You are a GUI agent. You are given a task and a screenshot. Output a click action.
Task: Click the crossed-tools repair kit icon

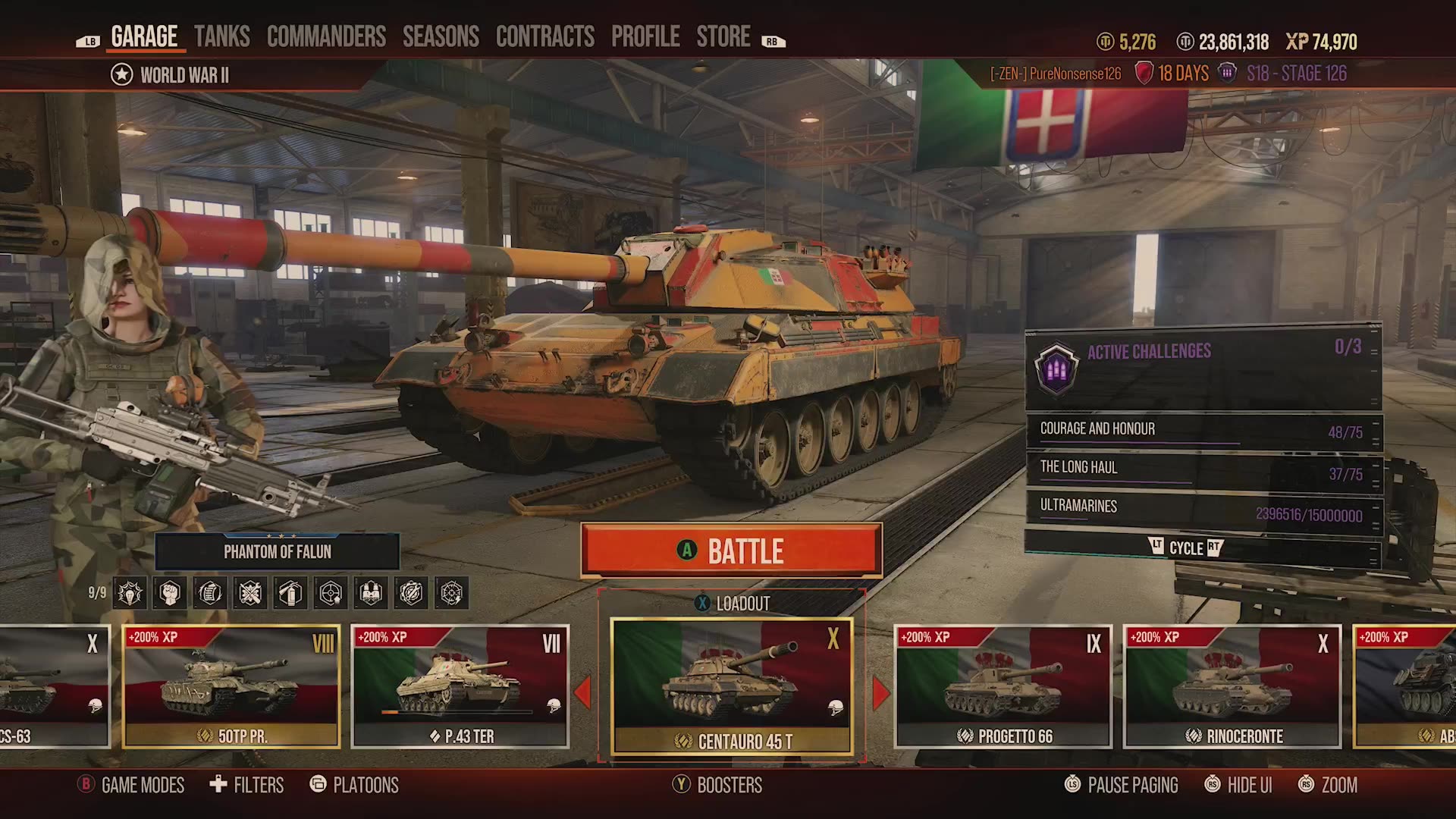tap(250, 594)
